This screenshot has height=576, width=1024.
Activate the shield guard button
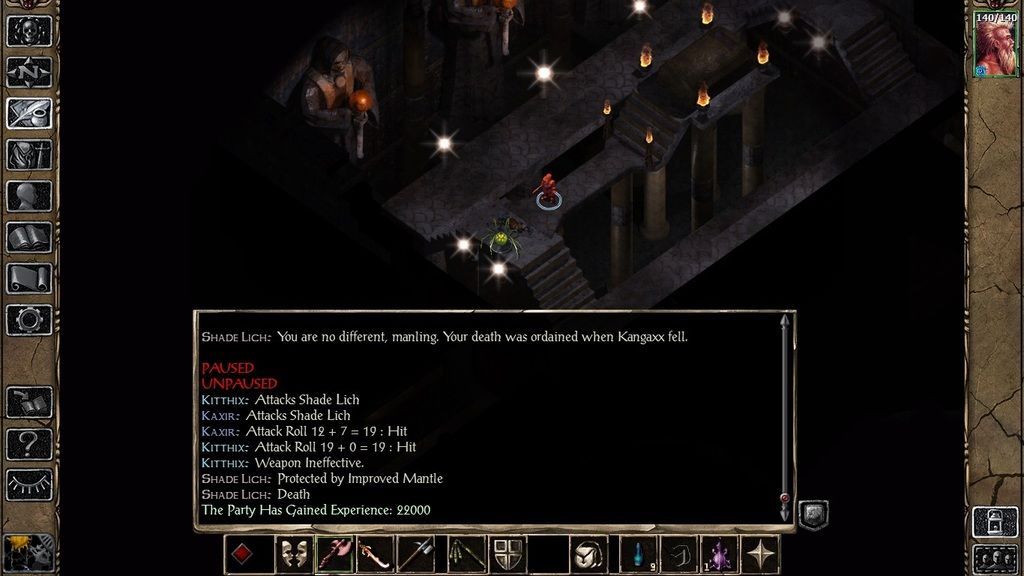506,555
